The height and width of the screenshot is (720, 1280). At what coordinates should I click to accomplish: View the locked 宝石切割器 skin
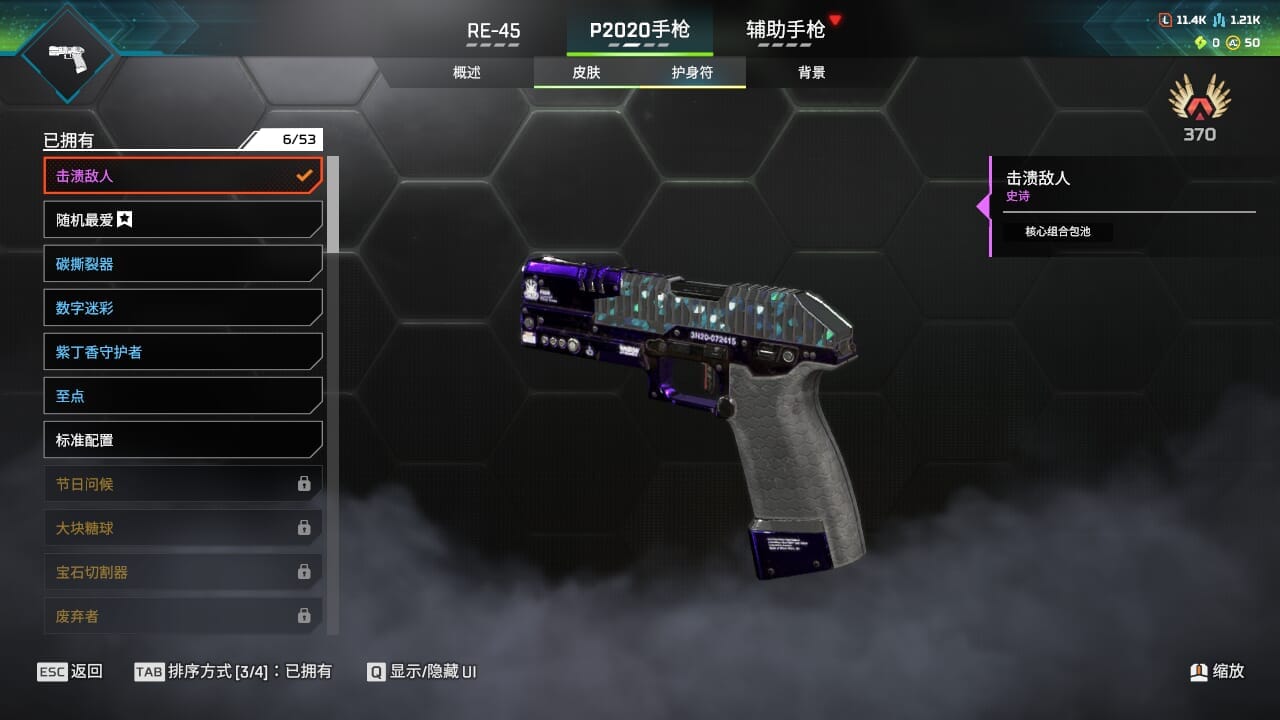tap(183, 572)
